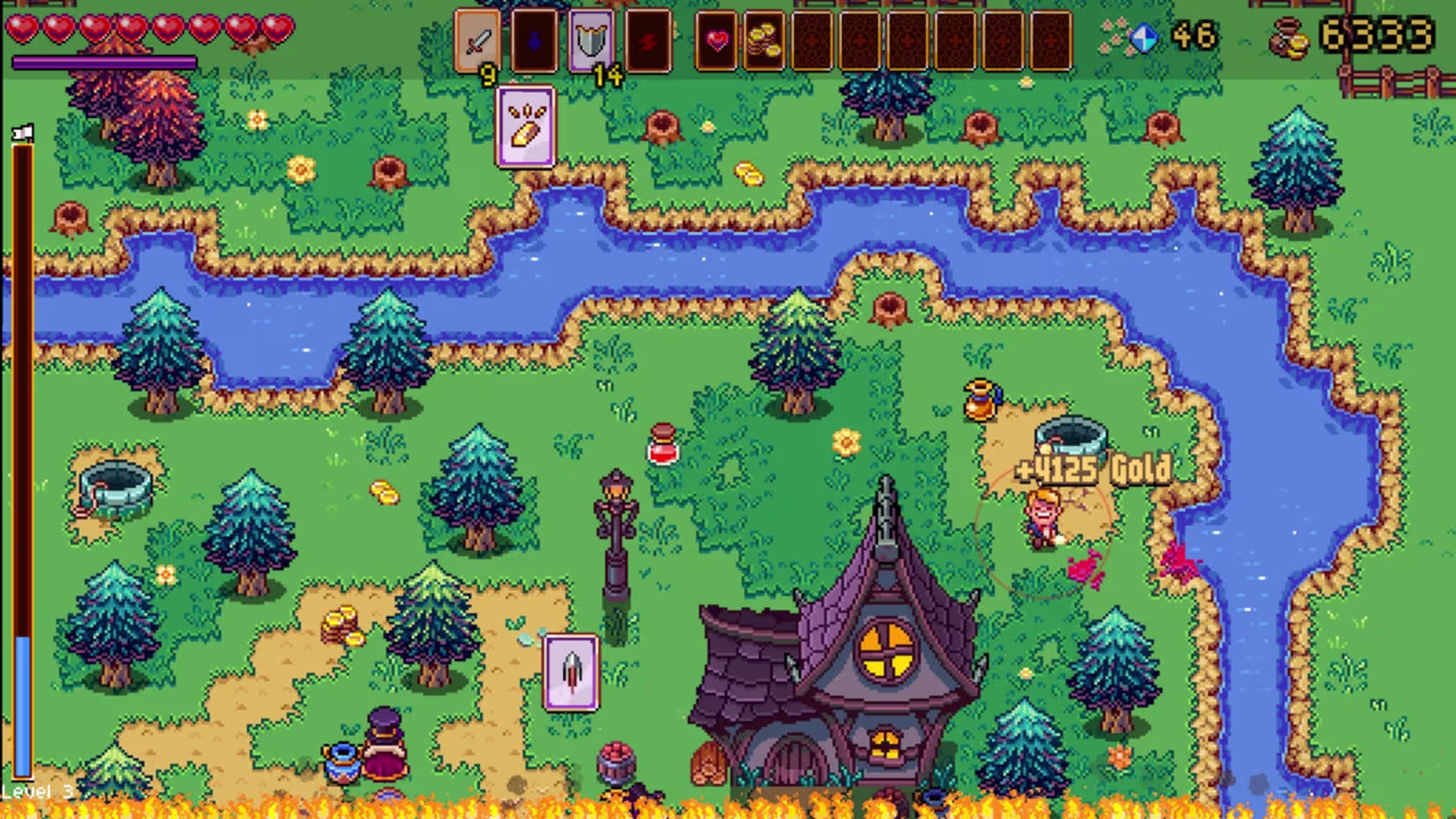1456x819 pixels.
Task: Activate the red lightning bolt slot
Action: click(648, 41)
